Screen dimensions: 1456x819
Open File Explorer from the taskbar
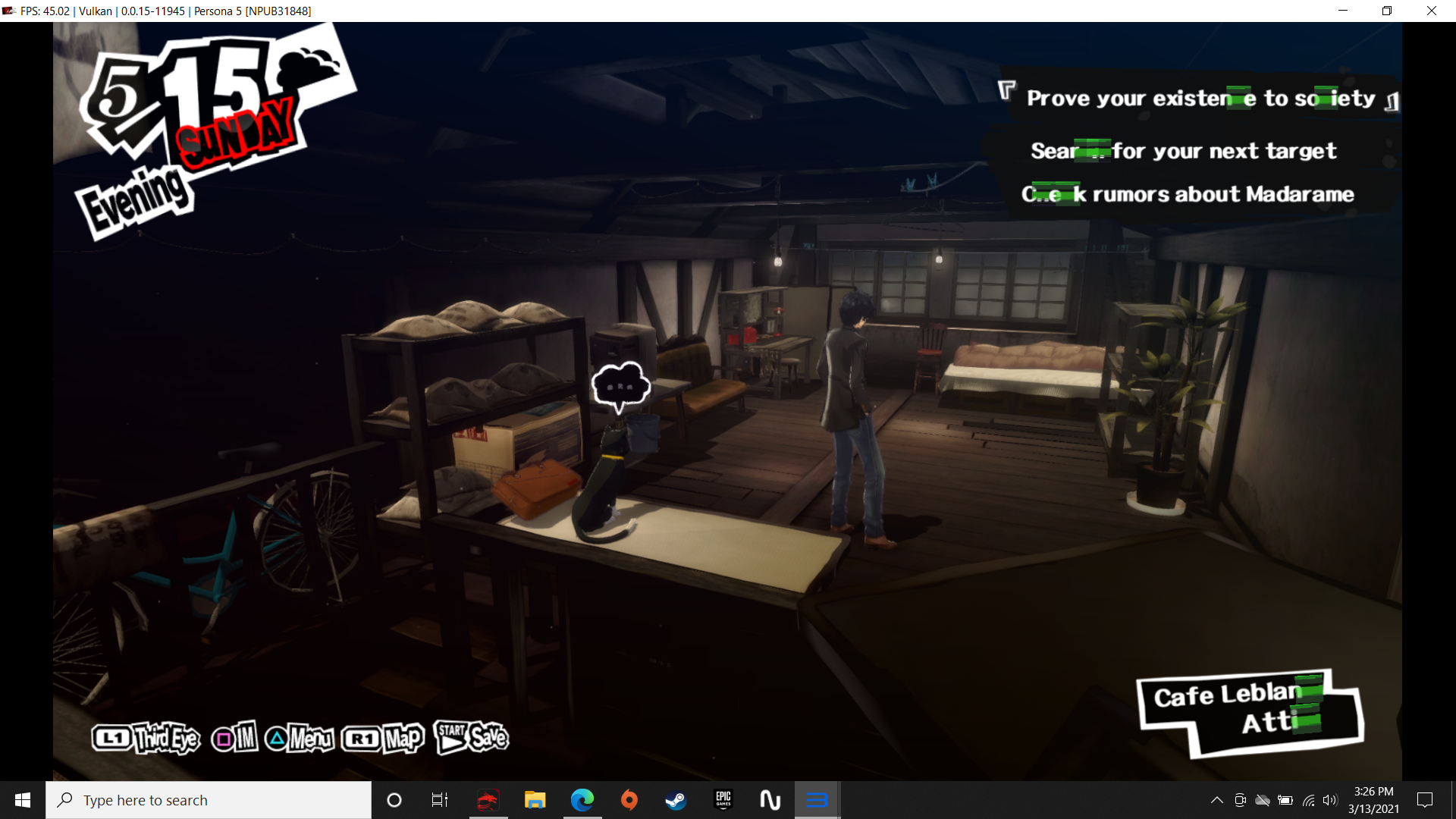[x=535, y=800]
